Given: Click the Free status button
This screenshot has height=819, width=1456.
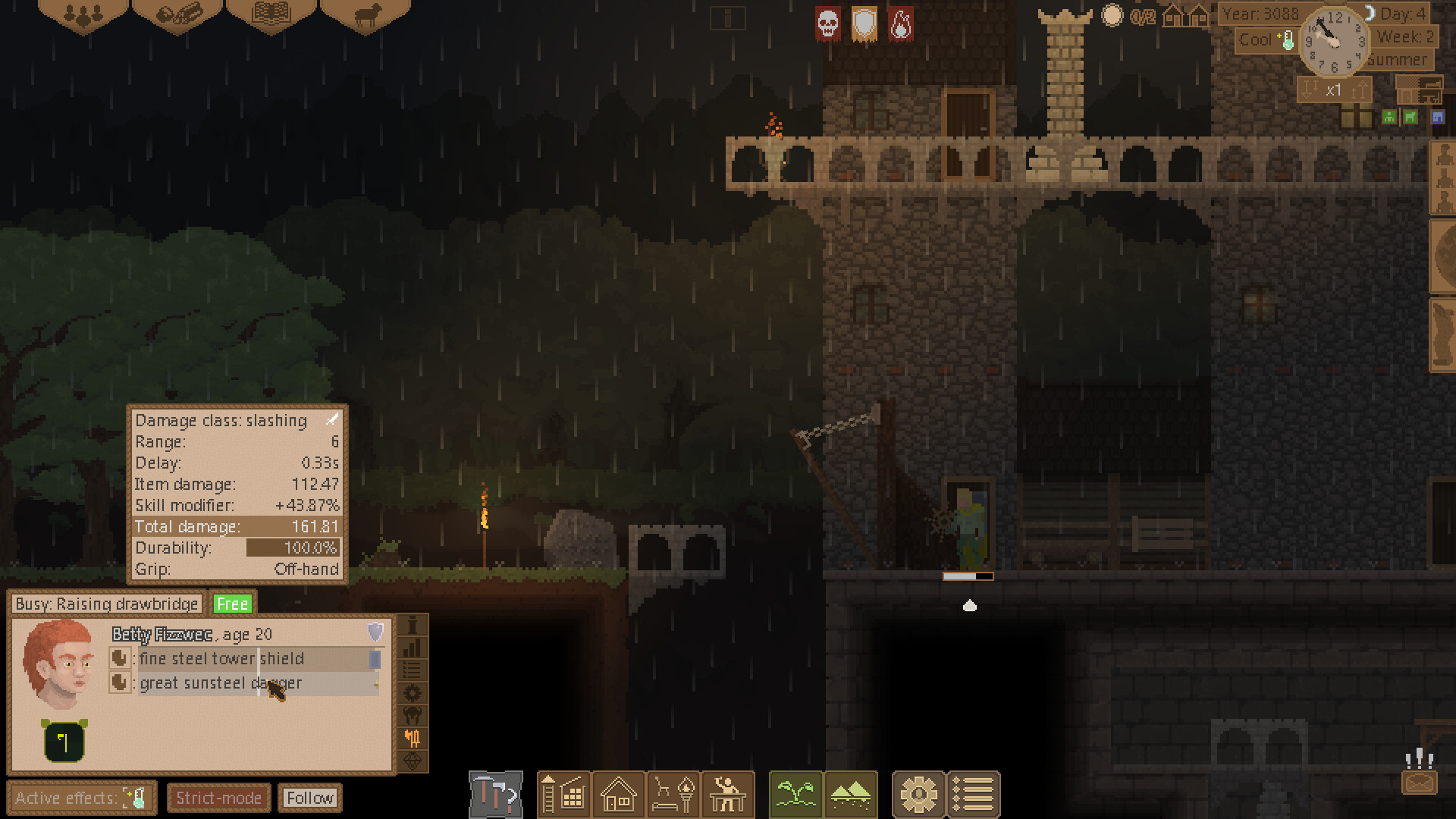Looking at the screenshot, I should click(233, 604).
